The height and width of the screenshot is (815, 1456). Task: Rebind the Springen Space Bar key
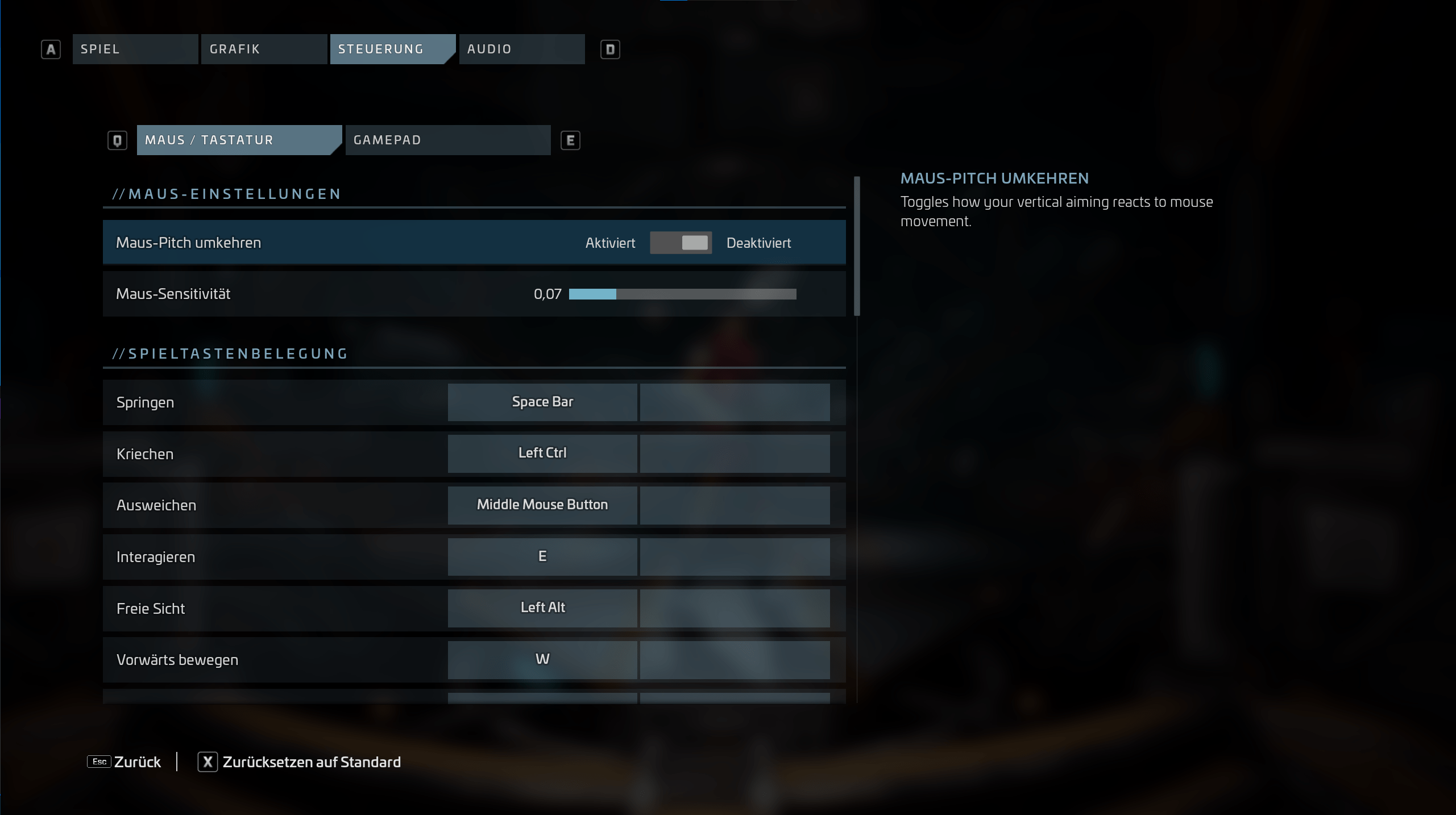542,402
